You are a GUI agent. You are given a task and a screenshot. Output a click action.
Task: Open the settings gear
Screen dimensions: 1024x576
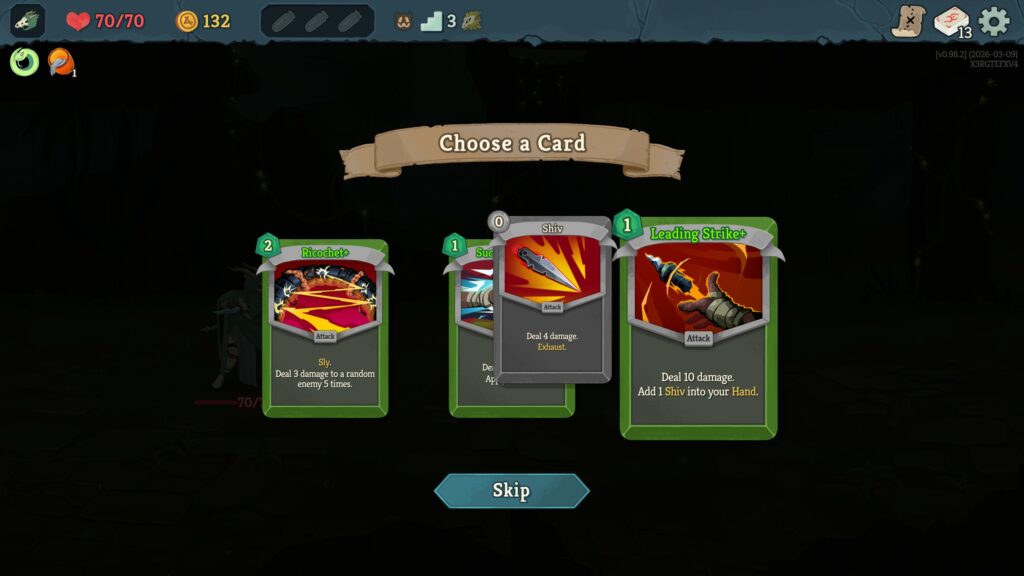[994, 21]
